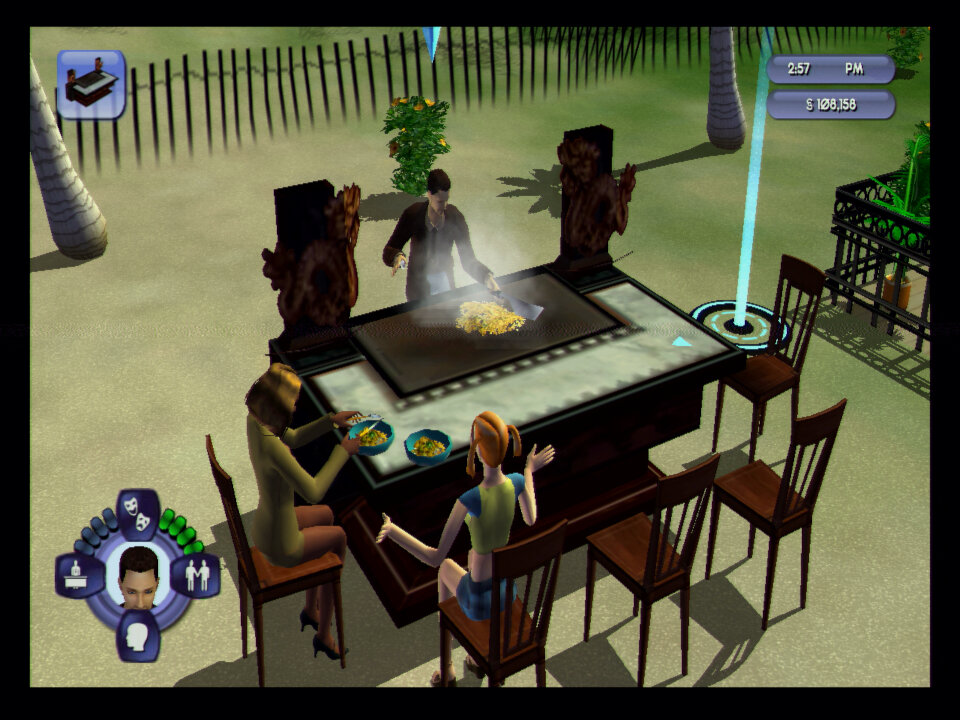Open the mood panel with theater masks
Screen dimensions: 960x720
[138, 513]
